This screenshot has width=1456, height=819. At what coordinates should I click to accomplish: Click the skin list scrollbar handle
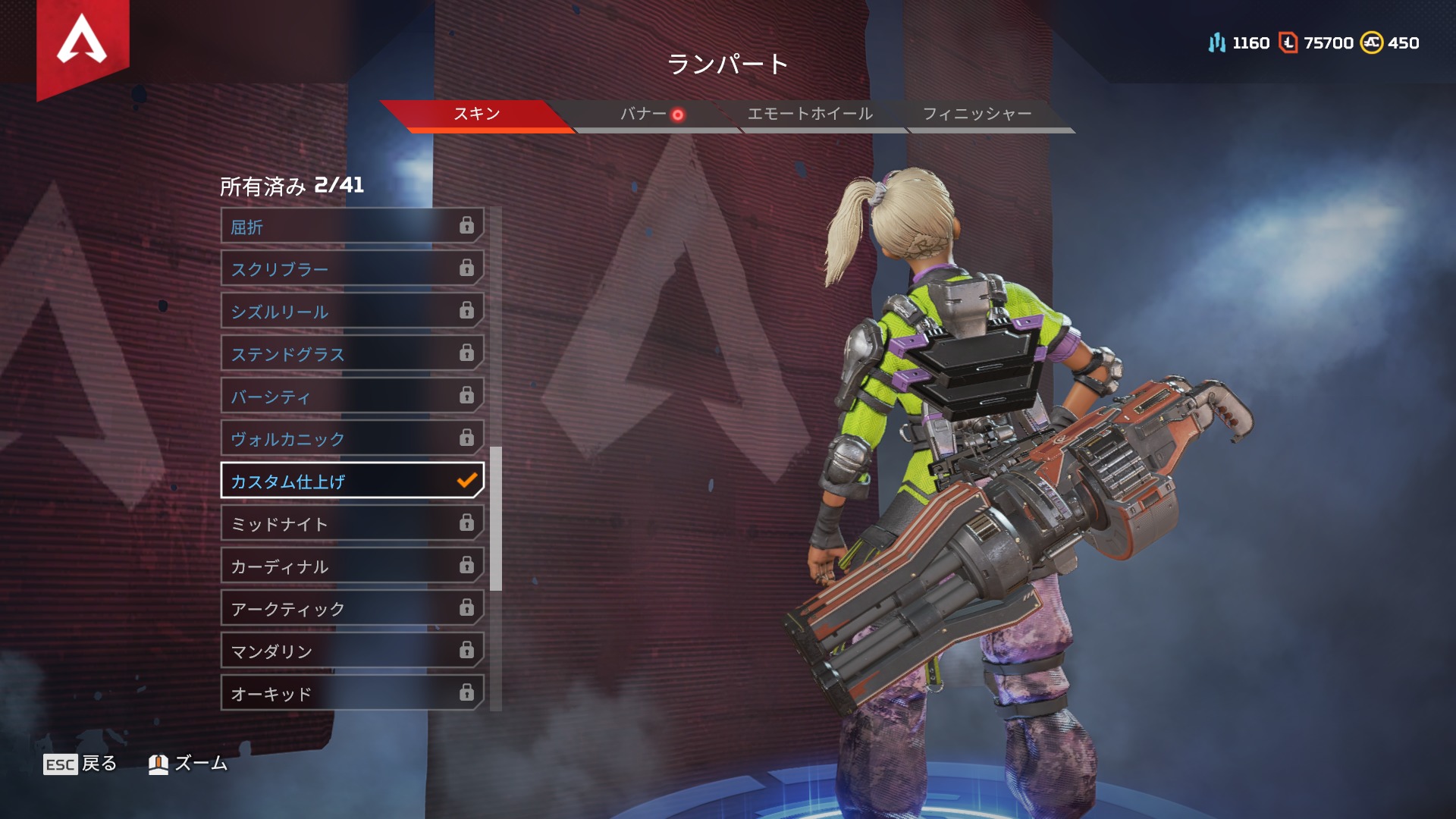(496, 519)
